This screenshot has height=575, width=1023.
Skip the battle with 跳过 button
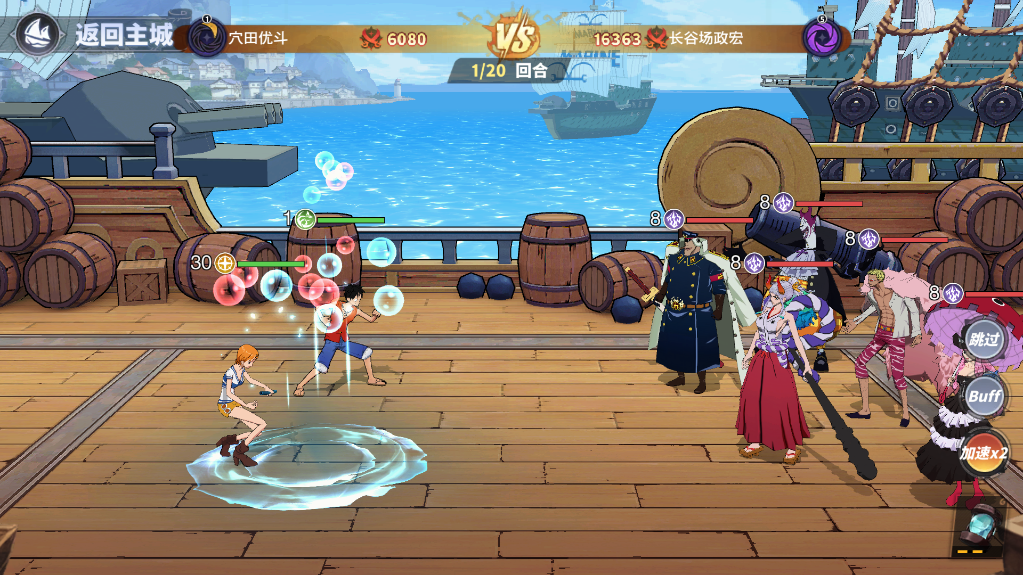pyautogui.click(x=983, y=339)
